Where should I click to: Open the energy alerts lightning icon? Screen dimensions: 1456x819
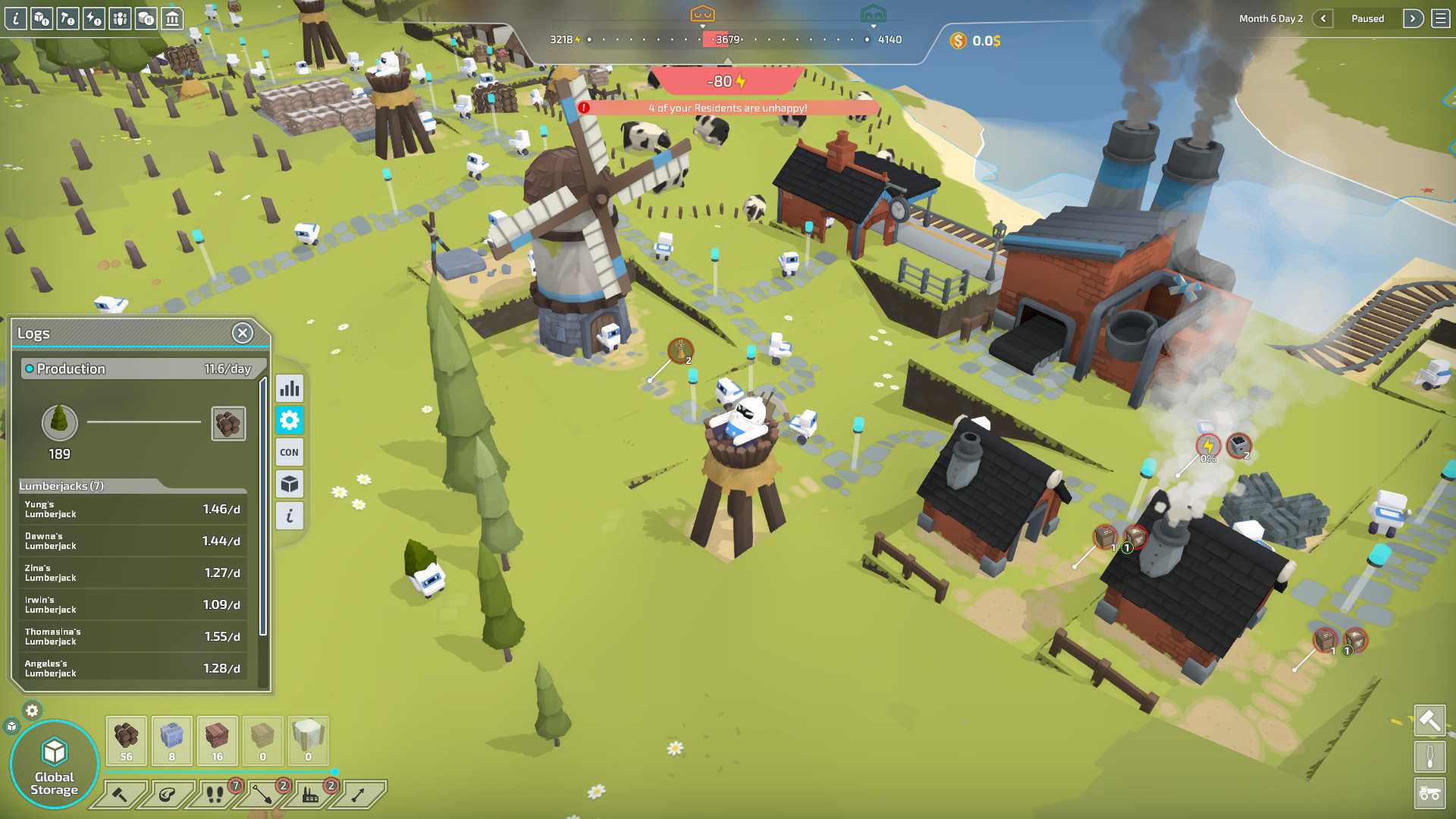(x=94, y=18)
